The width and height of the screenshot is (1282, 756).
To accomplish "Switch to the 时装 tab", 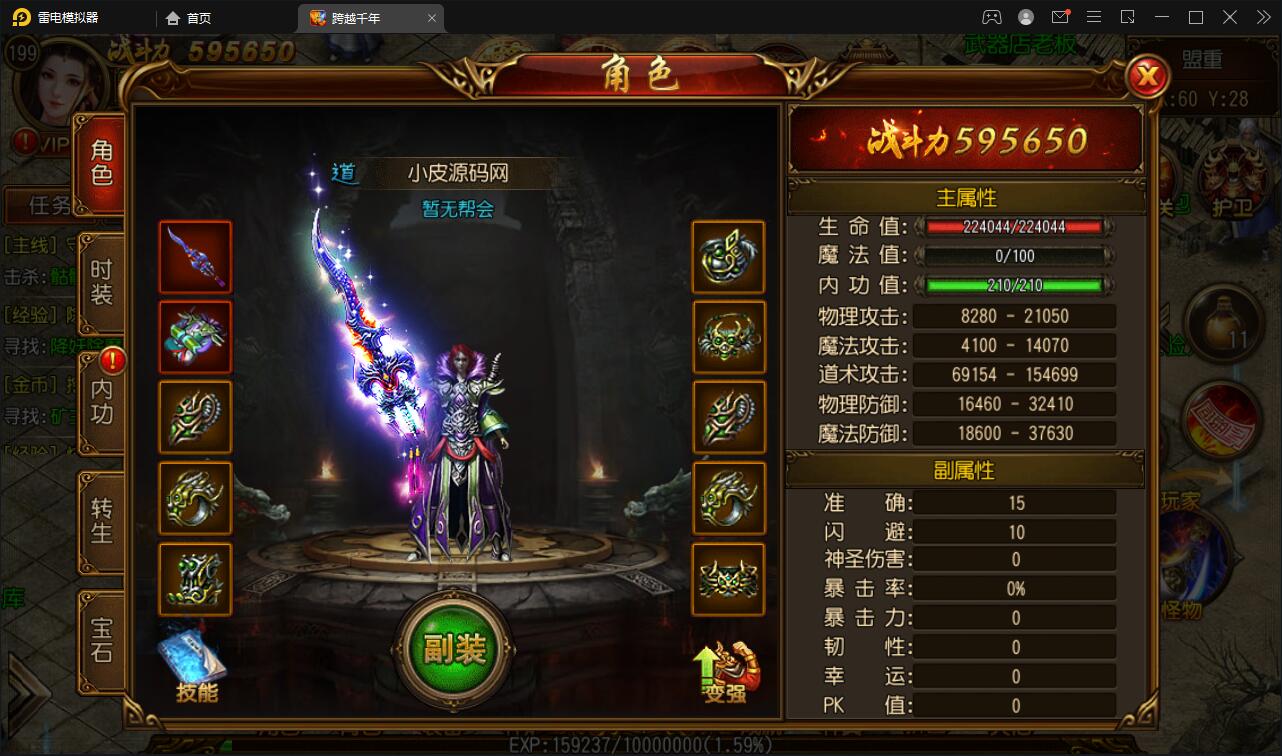I will [102, 282].
